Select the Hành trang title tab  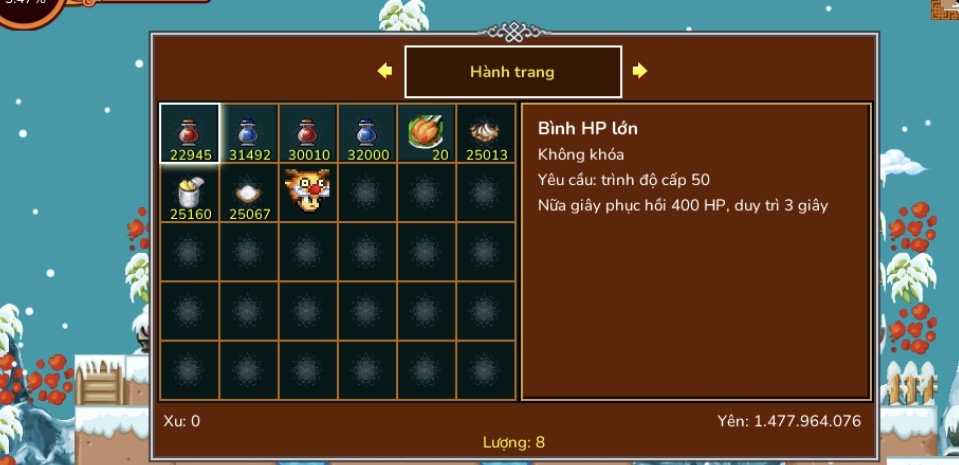pyautogui.click(x=512, y=72)
